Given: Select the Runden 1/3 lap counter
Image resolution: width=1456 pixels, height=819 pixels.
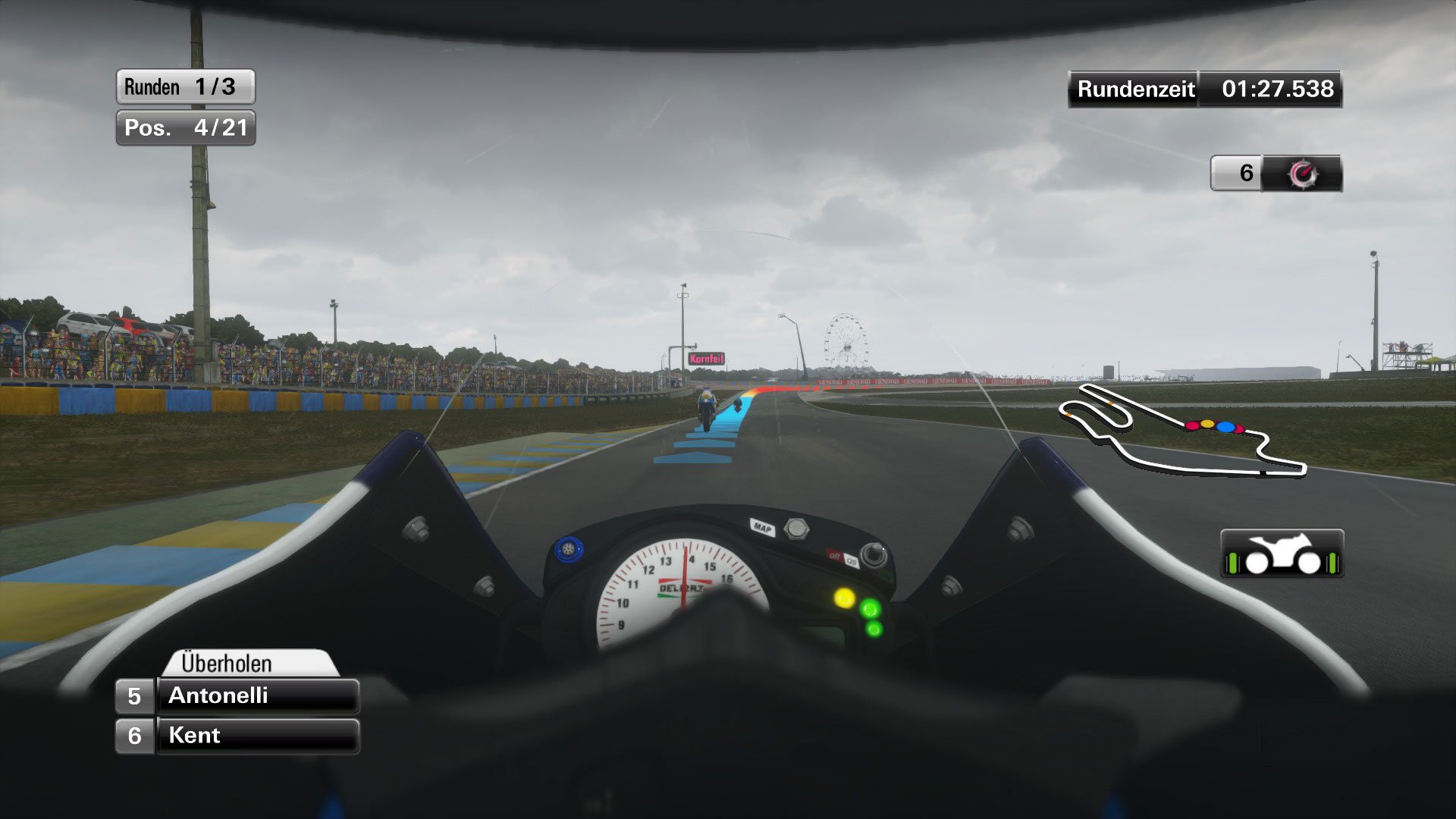Looking at the screenshot, I should pos(184,86).
